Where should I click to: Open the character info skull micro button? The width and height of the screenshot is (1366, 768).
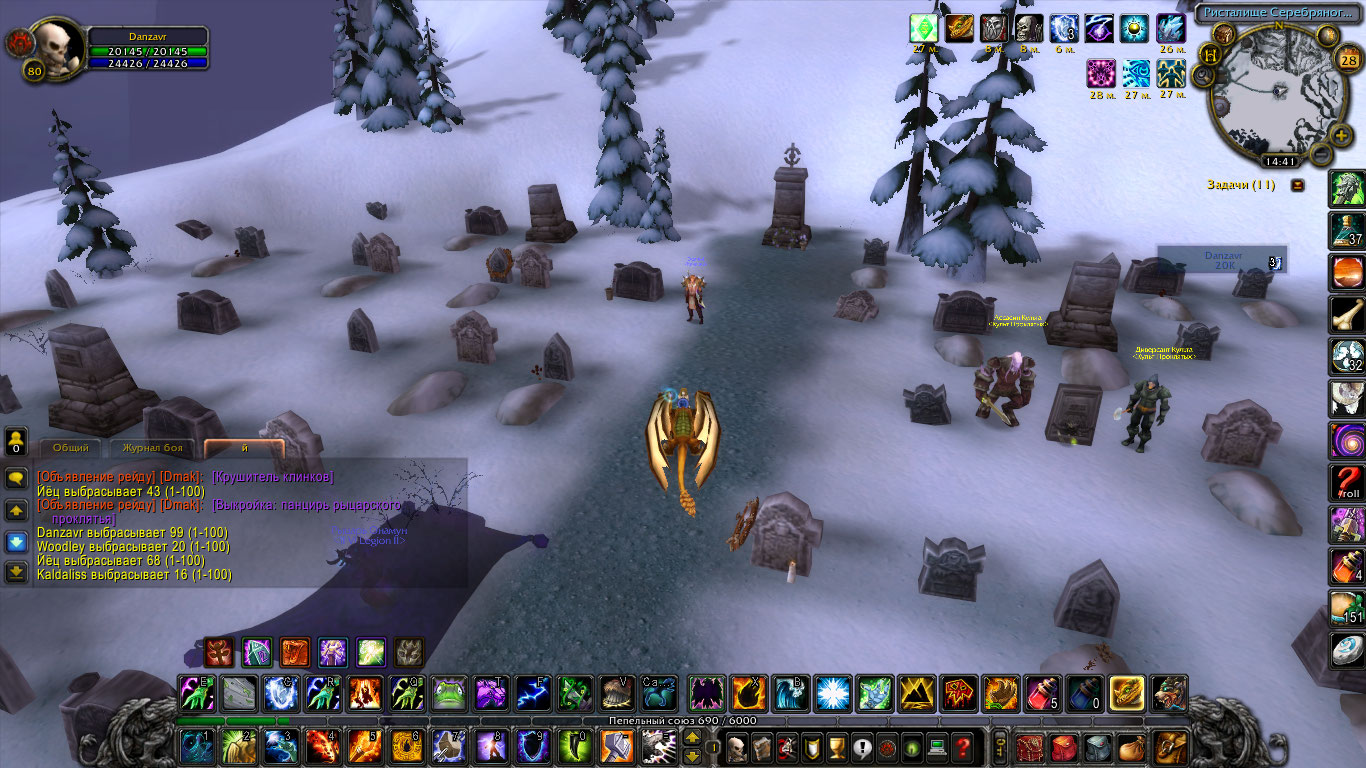coord(737,746)
